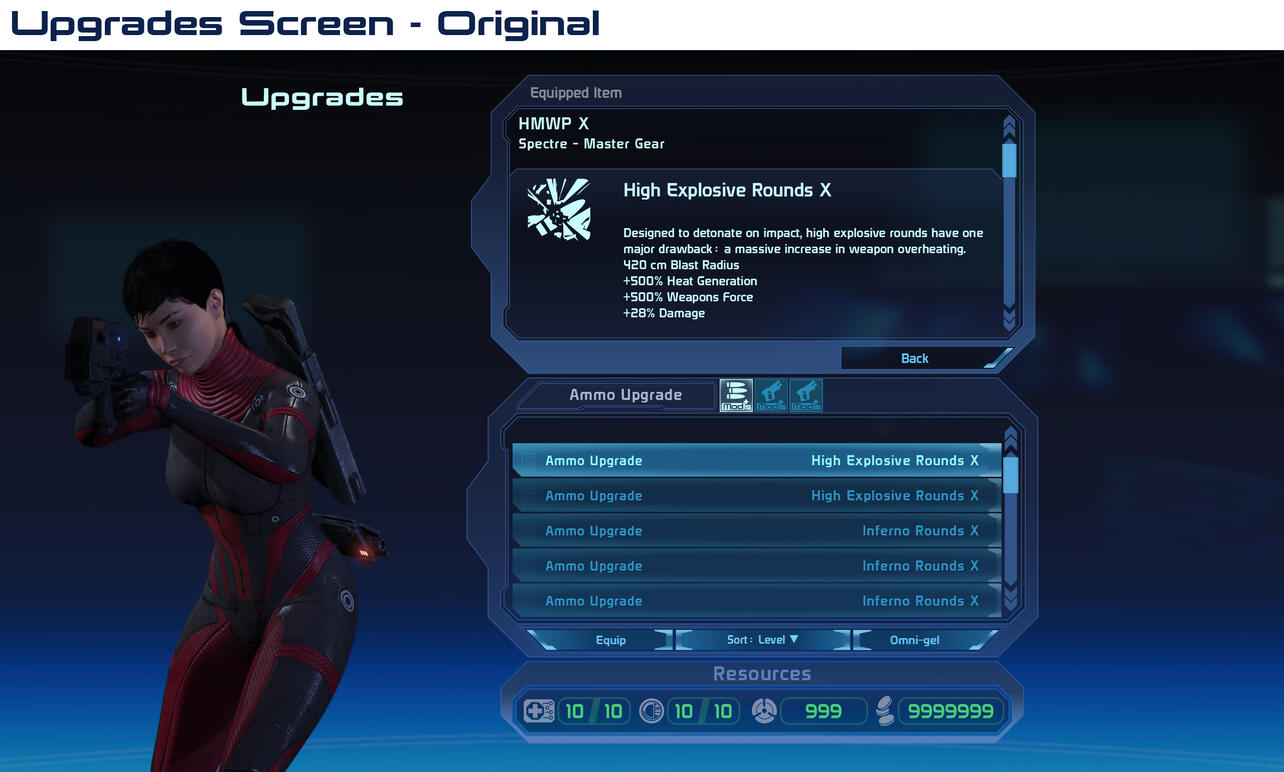This screenshot has width=1284, height=772.
Task: Click the High Explosive Rounds item icon
Action: click(x=559, y=210)
